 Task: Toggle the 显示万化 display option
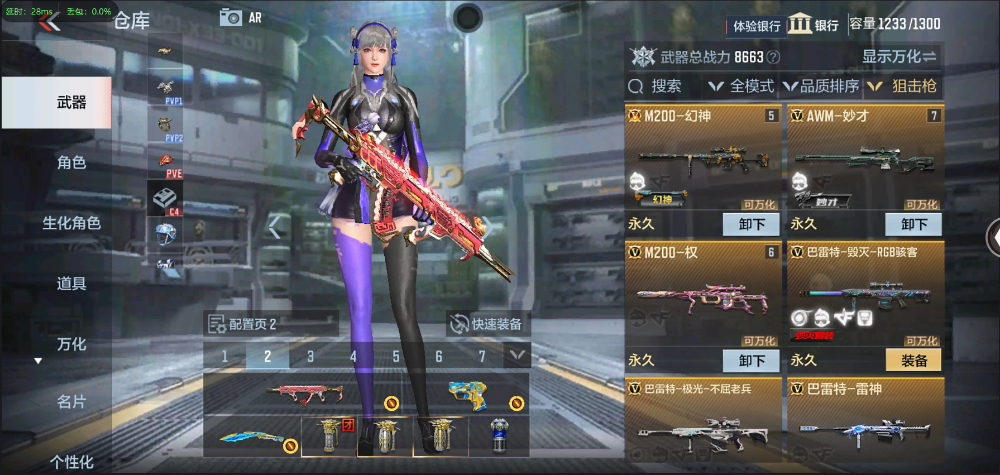(x=899, y=57)
